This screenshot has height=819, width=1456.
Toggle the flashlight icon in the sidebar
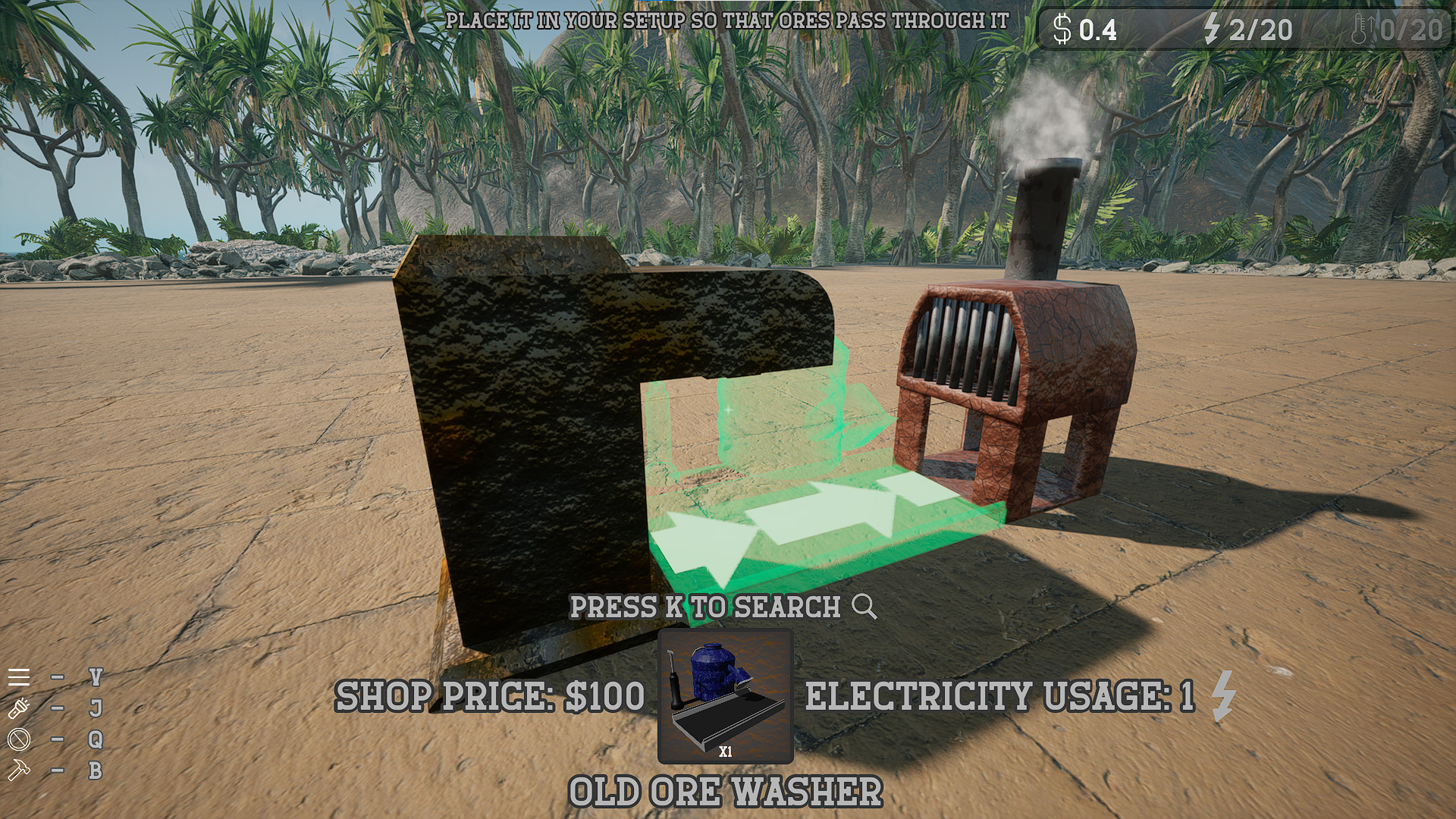click(x=18, y=707)
